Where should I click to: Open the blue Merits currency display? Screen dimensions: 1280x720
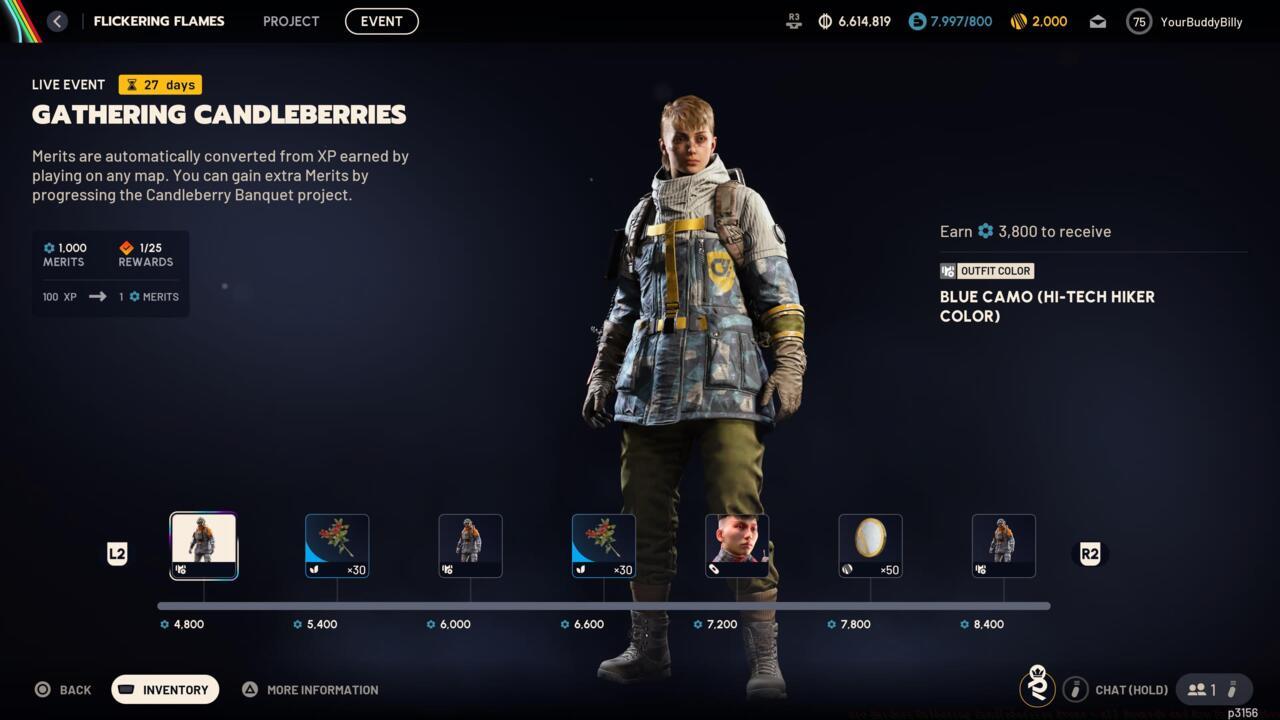pyautogui.click(x=916, y=21)
